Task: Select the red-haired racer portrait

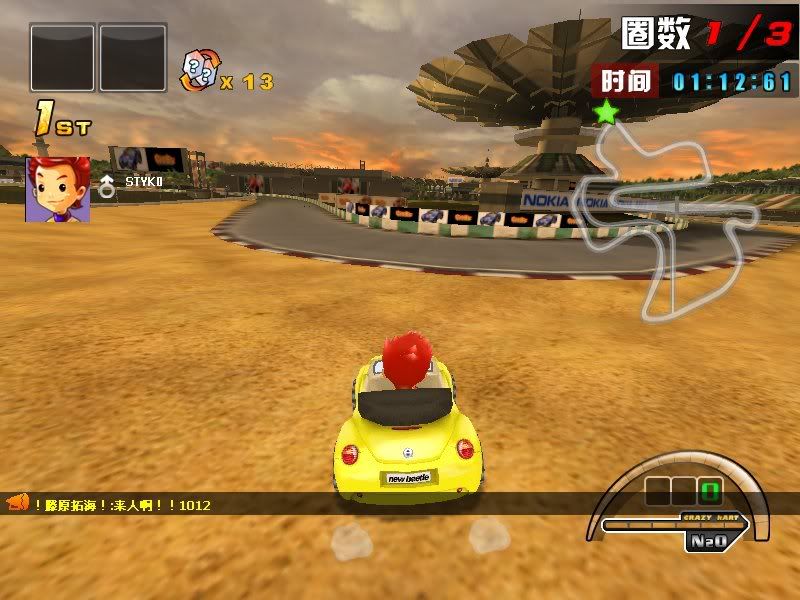Action: [x=58, y=189]
